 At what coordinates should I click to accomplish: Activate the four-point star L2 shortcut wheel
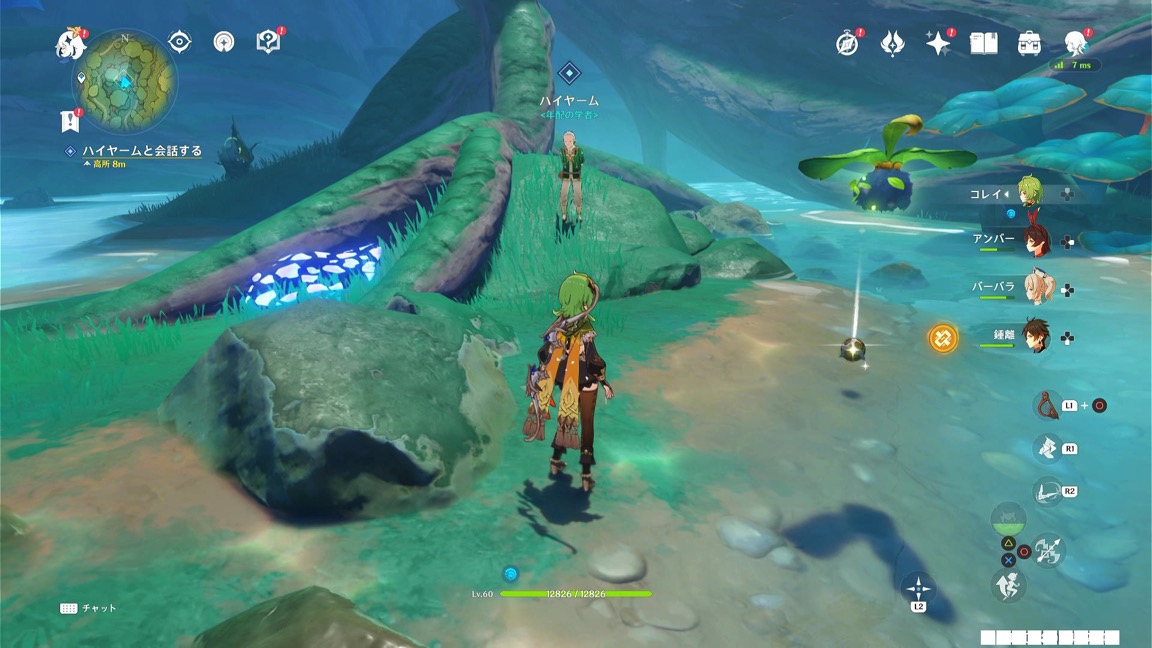point(917,587)
